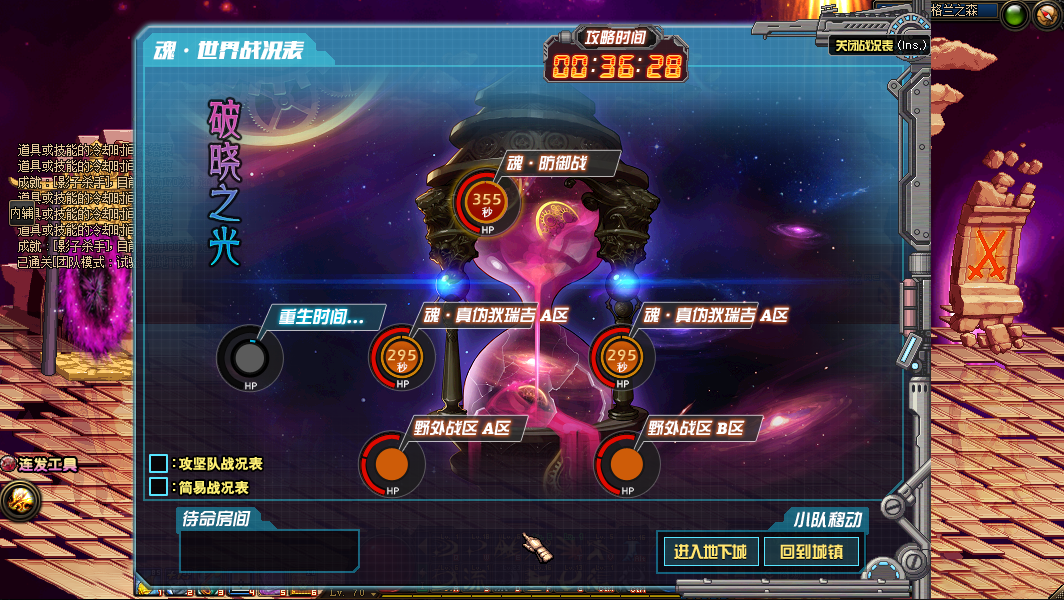Toggle the 攻坚队战况表 checkbox
This screenshot has width=1064, height=600.
click(x=158, y=464)
